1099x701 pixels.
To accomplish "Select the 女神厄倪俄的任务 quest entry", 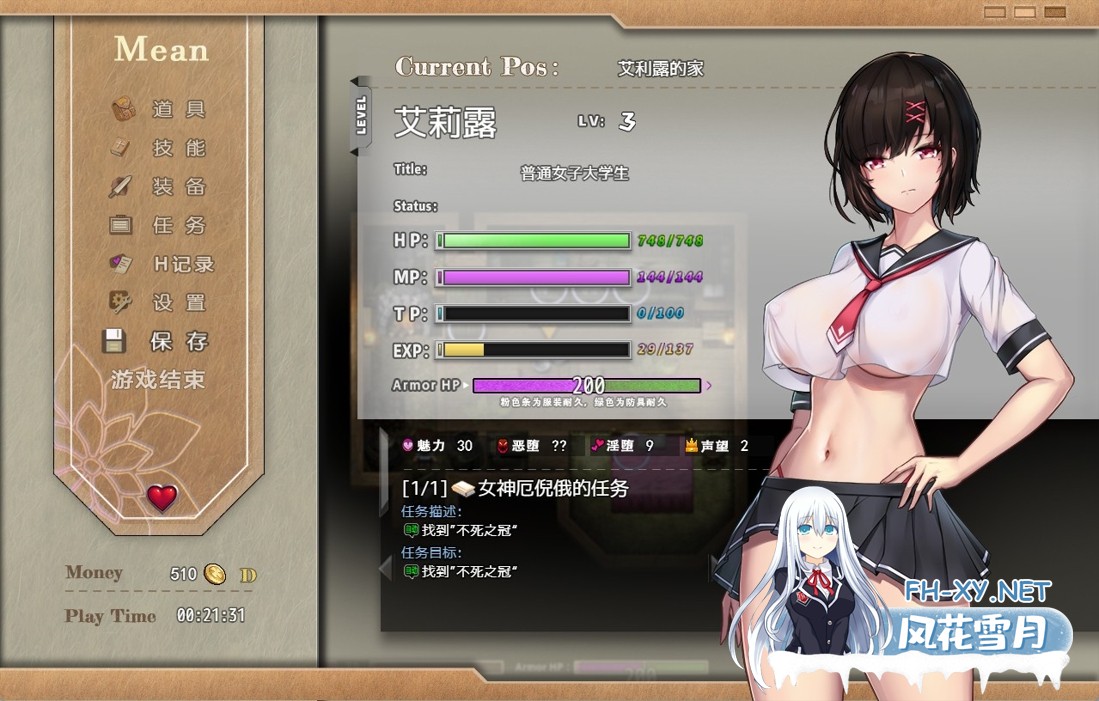I will pos(554,489).
